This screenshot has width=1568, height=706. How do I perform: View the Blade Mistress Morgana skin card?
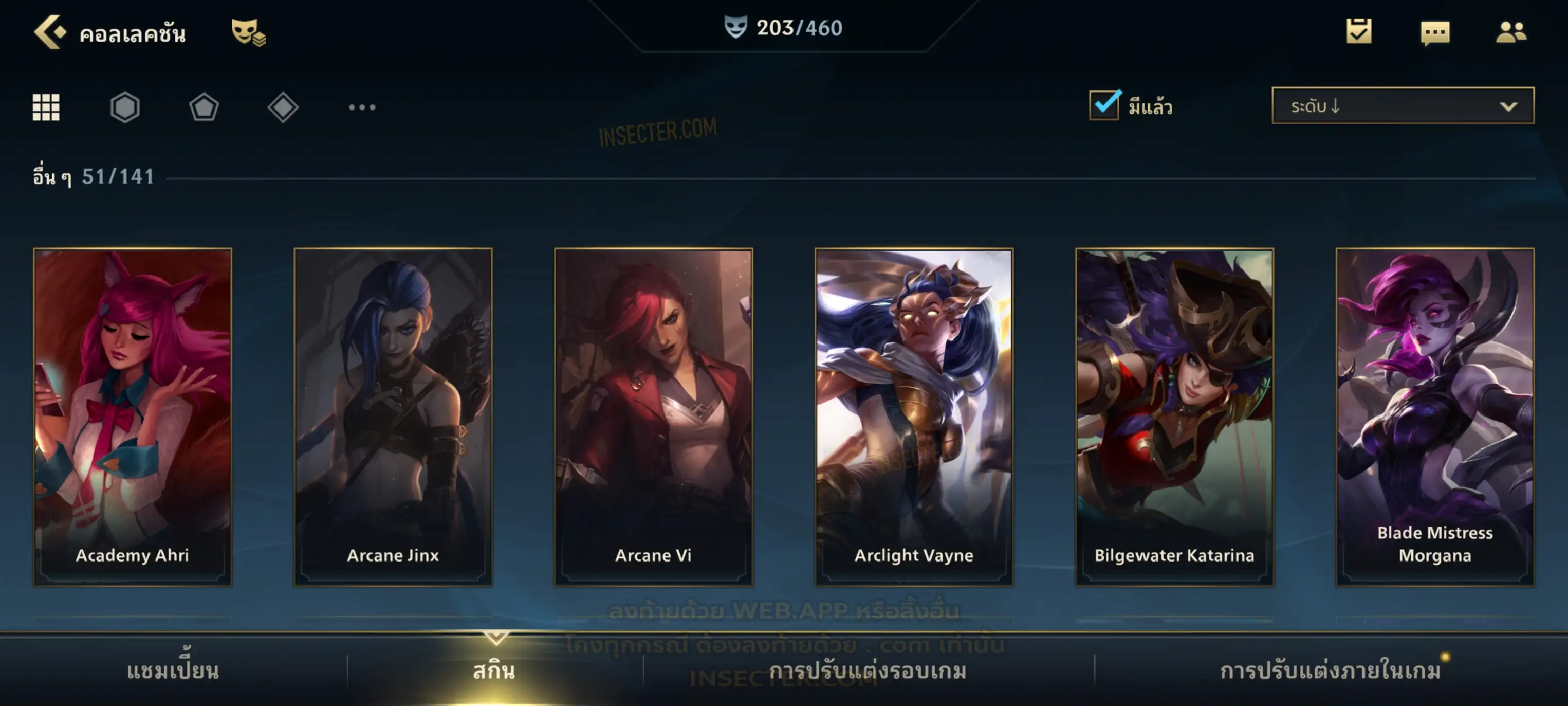(1435, 417)
